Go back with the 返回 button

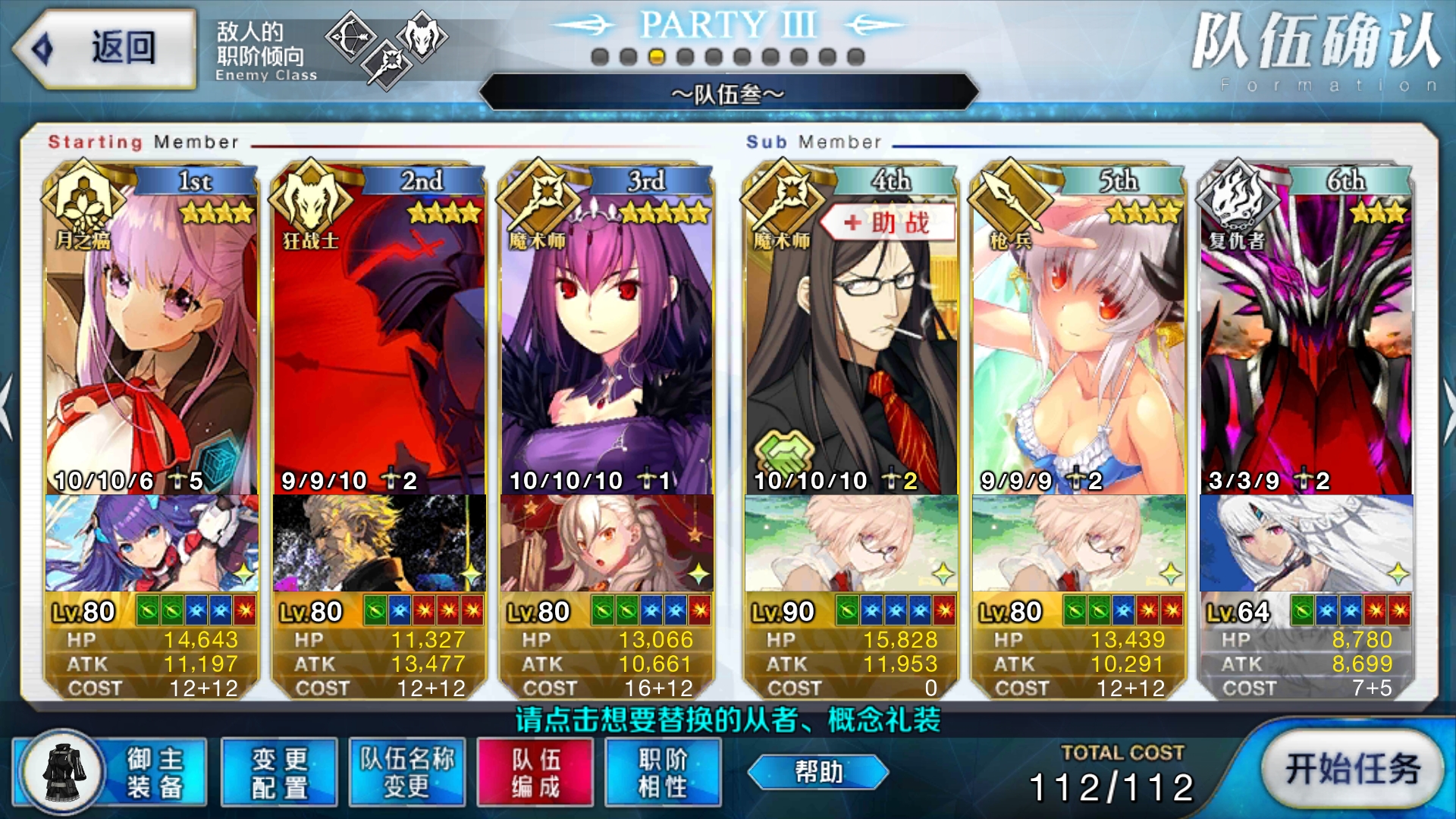click(x=104, y=49)
